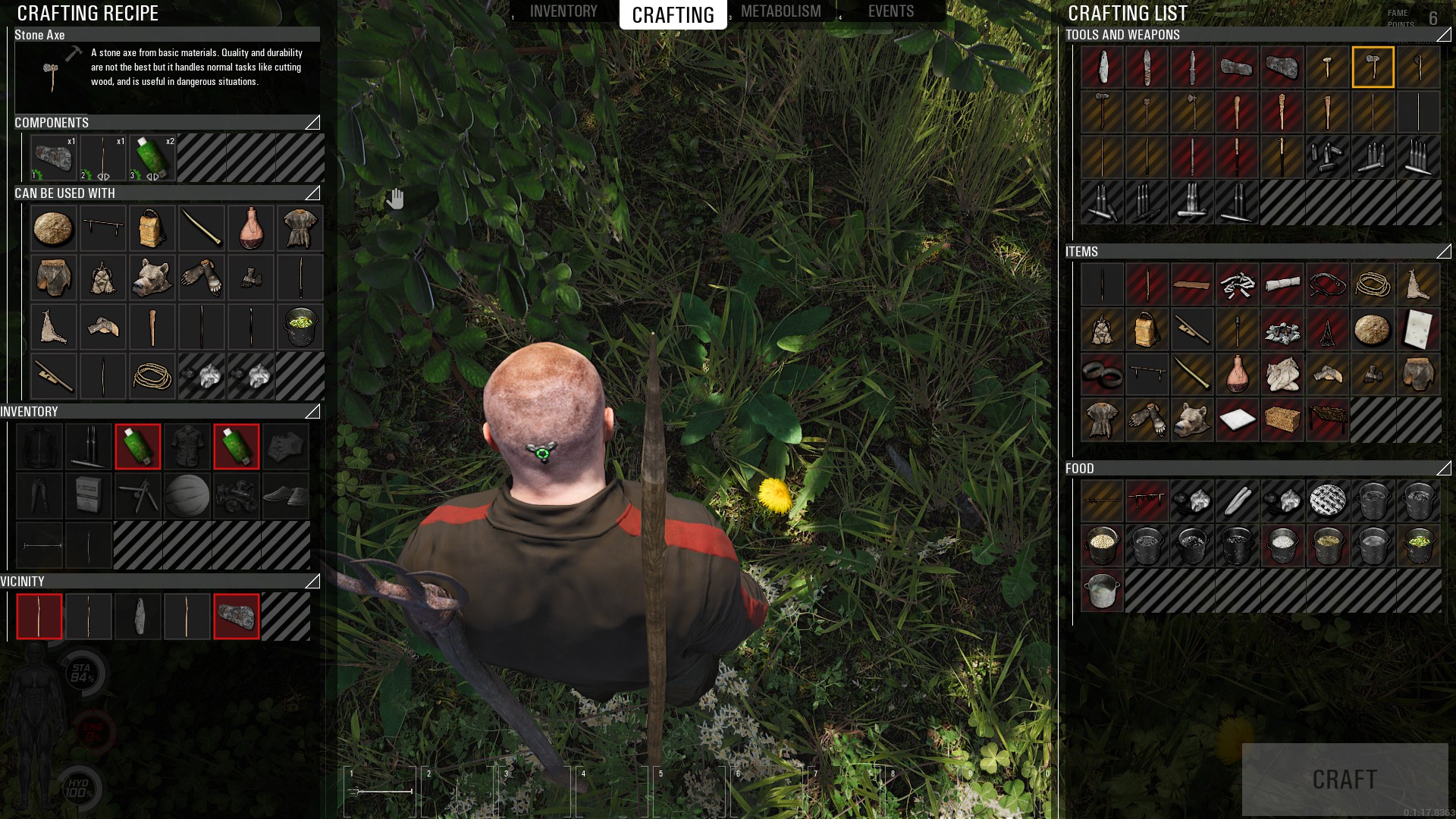1456x819 pixels.
Task: Select the rope coil under Can Be Used With
Action: tap(152, 376)
